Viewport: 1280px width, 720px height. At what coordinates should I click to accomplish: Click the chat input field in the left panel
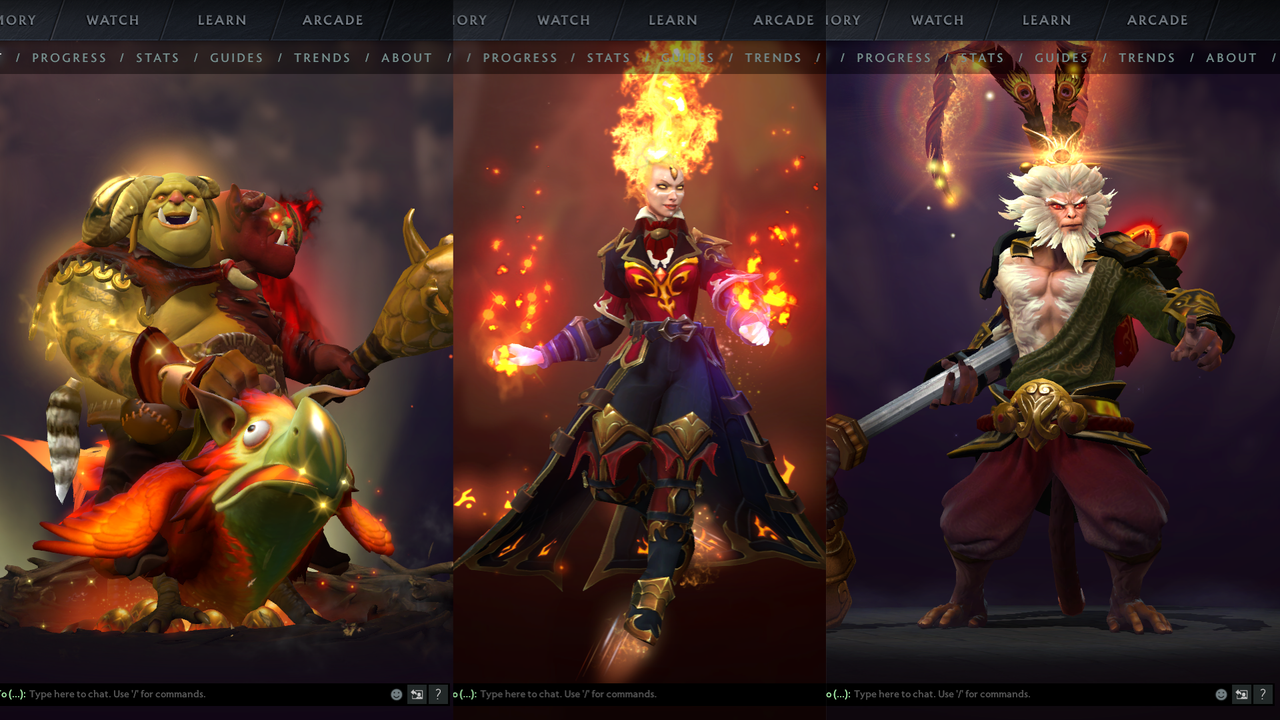tap(200, 694)
